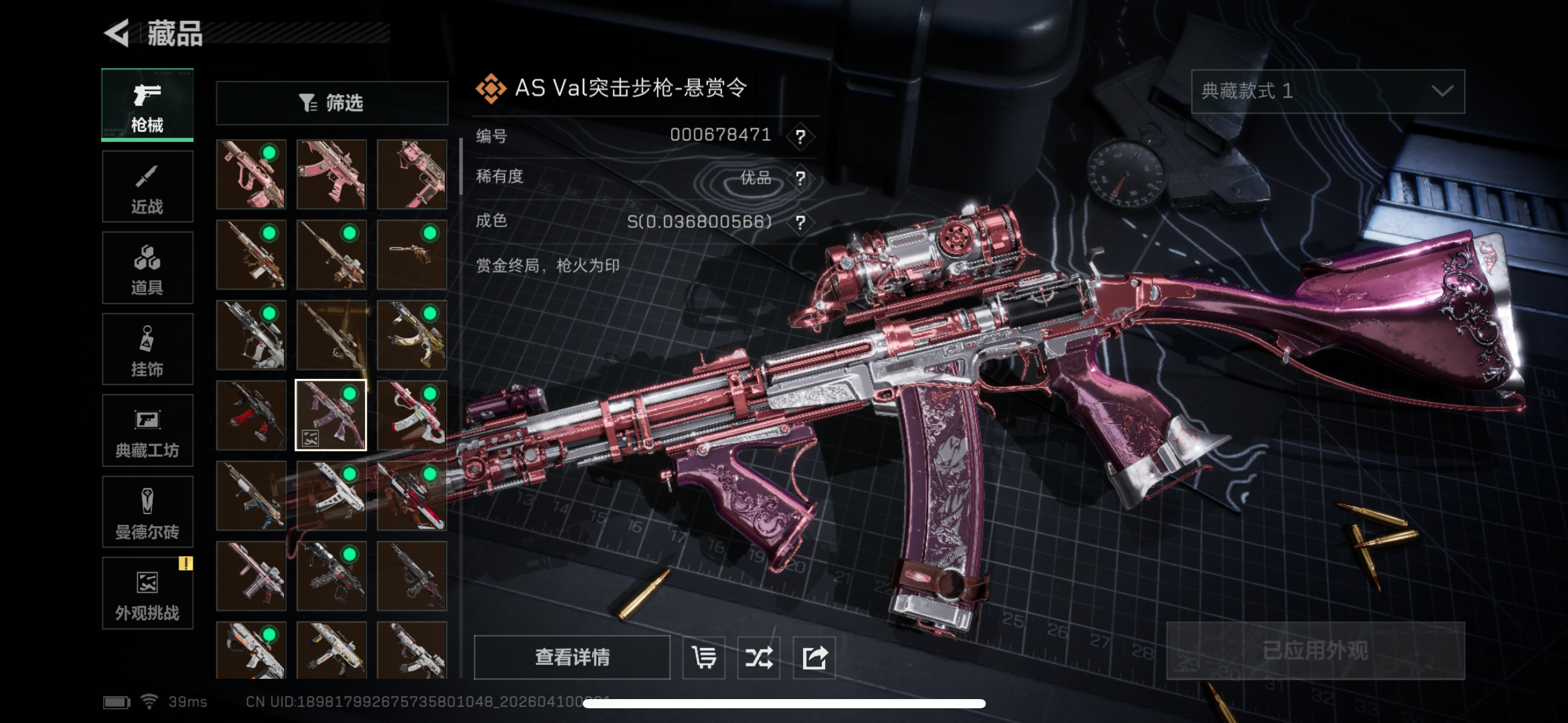Show help for the 编号 serial number
1568x723 pixels.
click(800, 136)
